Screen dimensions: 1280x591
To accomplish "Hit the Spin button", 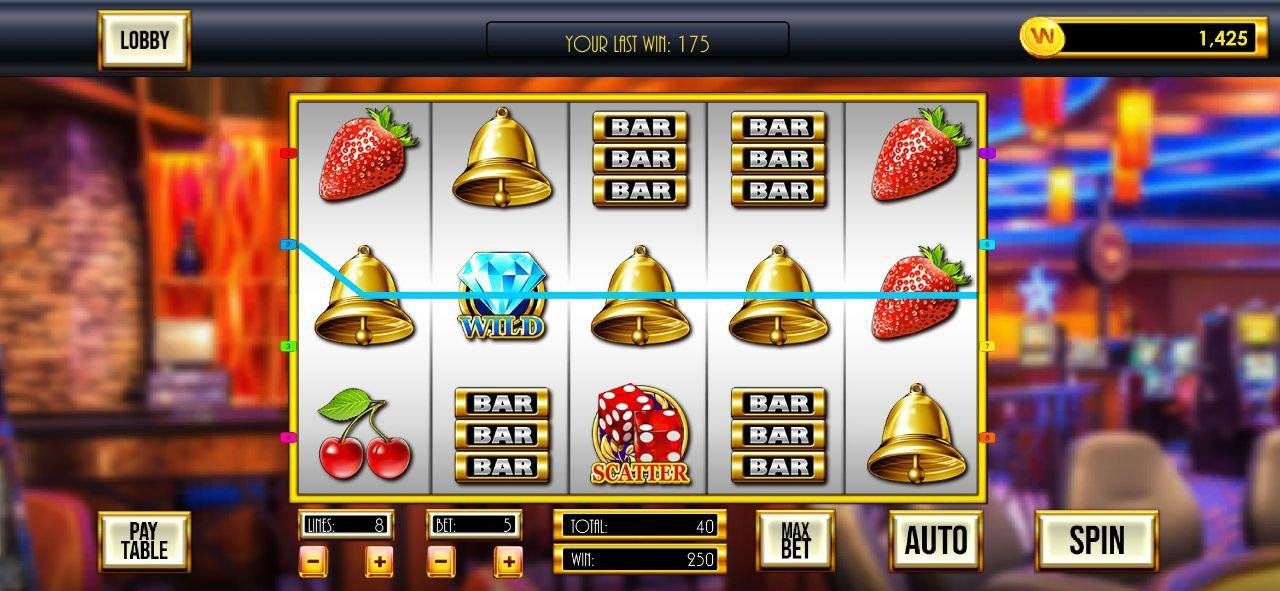I will click(x=1096, y=540).
